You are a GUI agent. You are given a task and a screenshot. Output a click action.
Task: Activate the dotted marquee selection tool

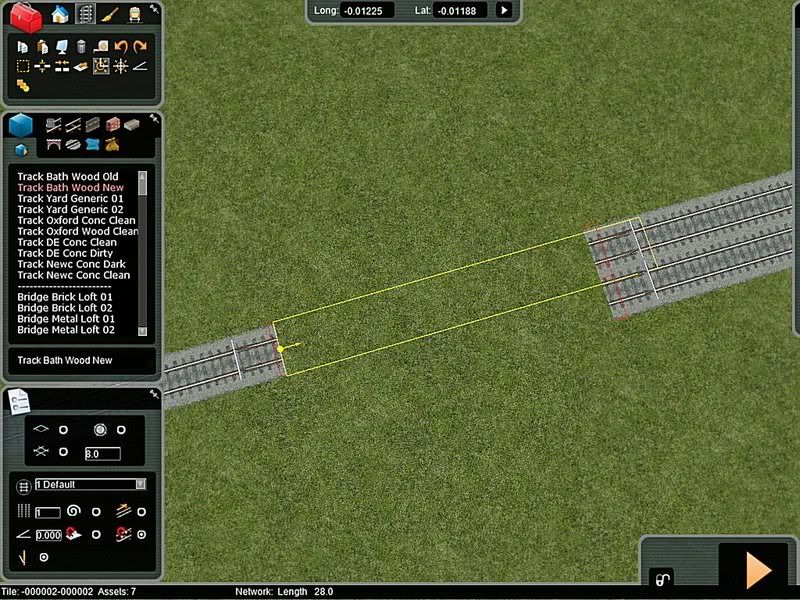[x=23, y=66]
